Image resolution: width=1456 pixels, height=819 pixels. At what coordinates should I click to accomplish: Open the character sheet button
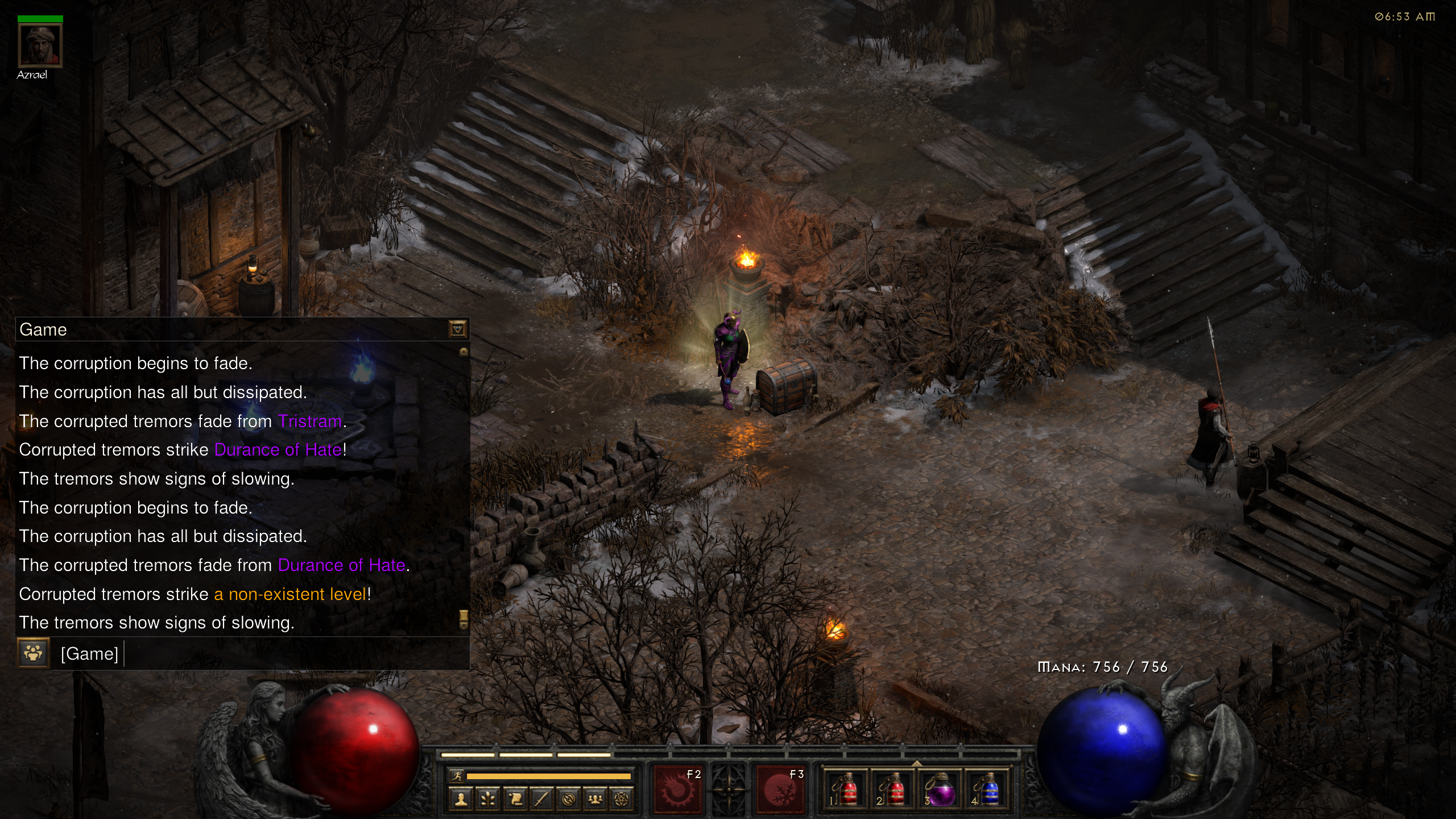pyautogui.click(x=461, y=800)
